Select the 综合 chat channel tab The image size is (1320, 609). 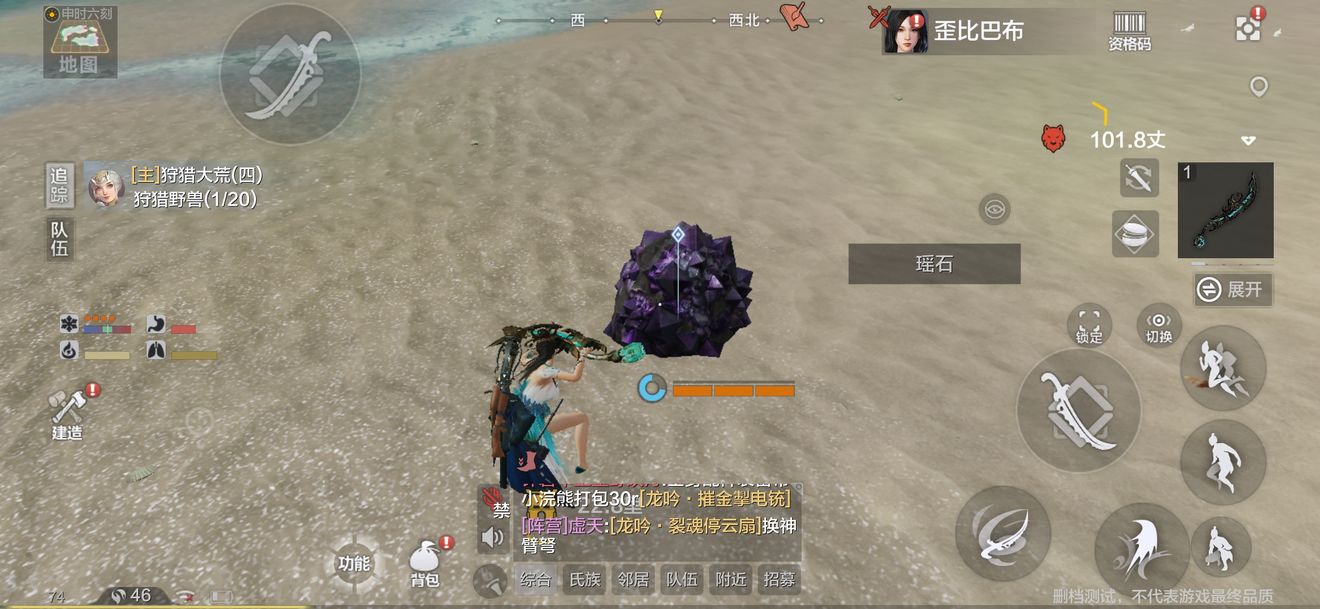(x=536, y=579)
